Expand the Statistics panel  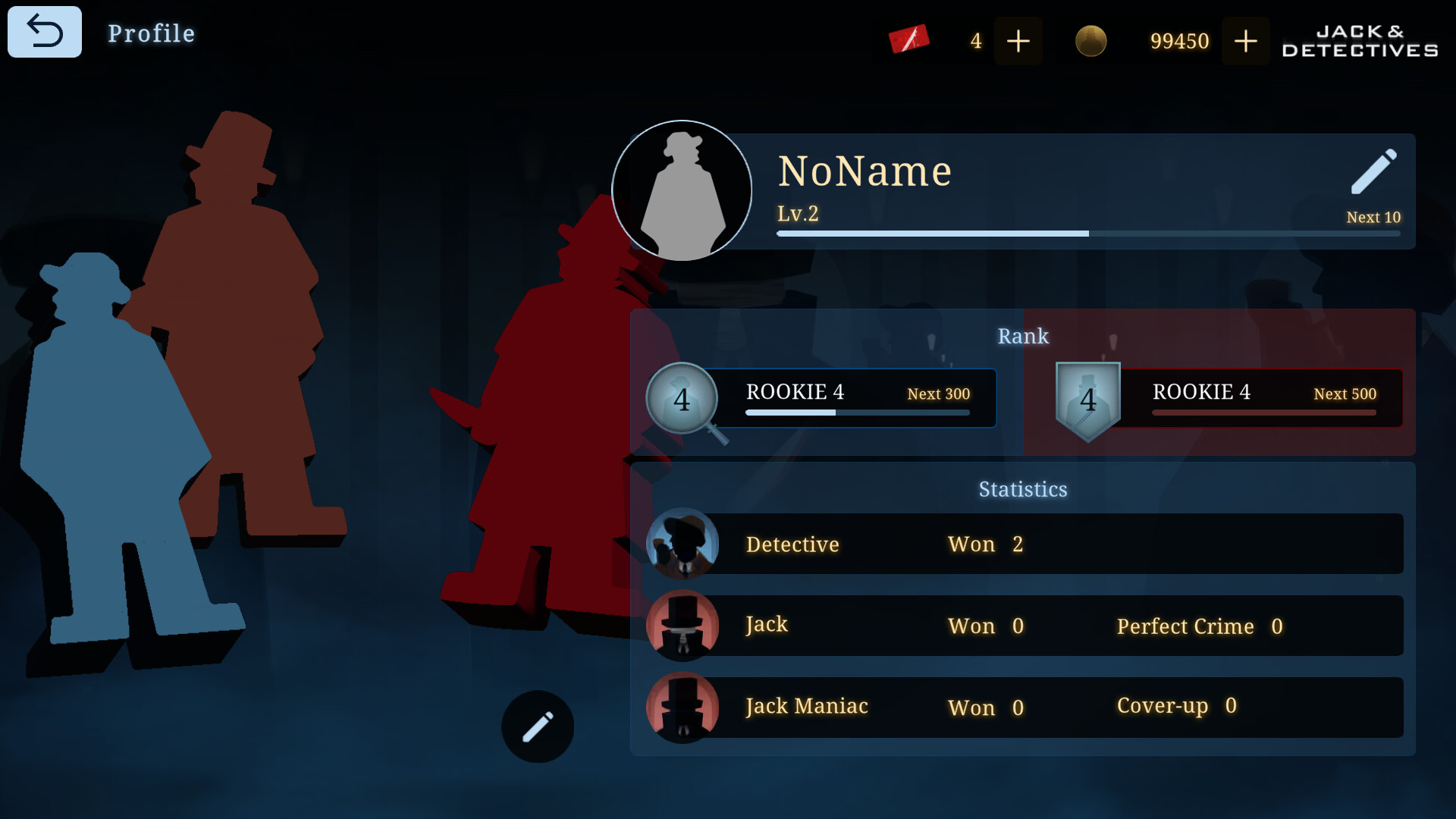pyautogui.click(x=1023, y=489)
